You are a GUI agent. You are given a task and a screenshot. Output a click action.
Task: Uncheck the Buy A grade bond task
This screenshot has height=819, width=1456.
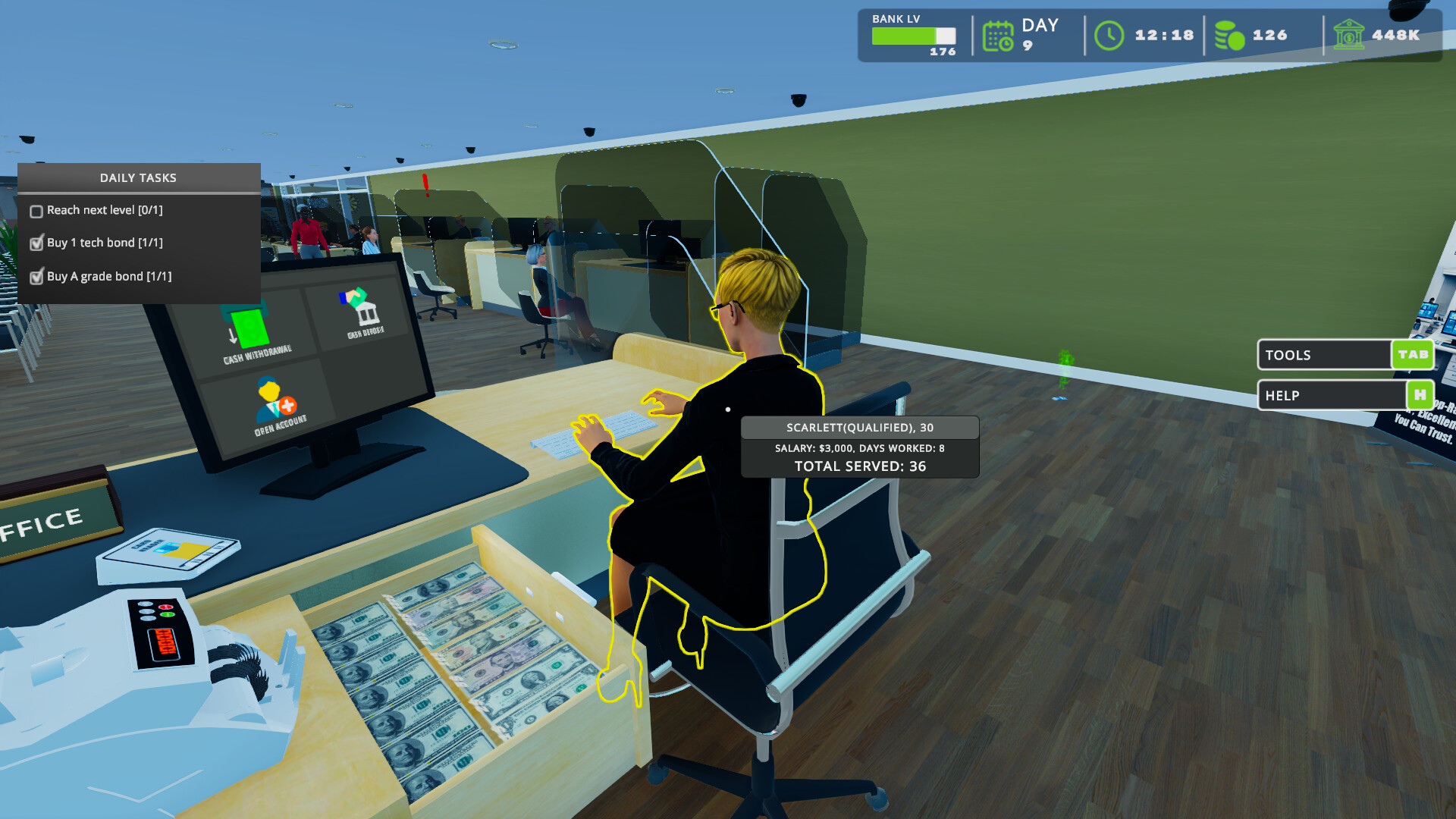point(36,278)
